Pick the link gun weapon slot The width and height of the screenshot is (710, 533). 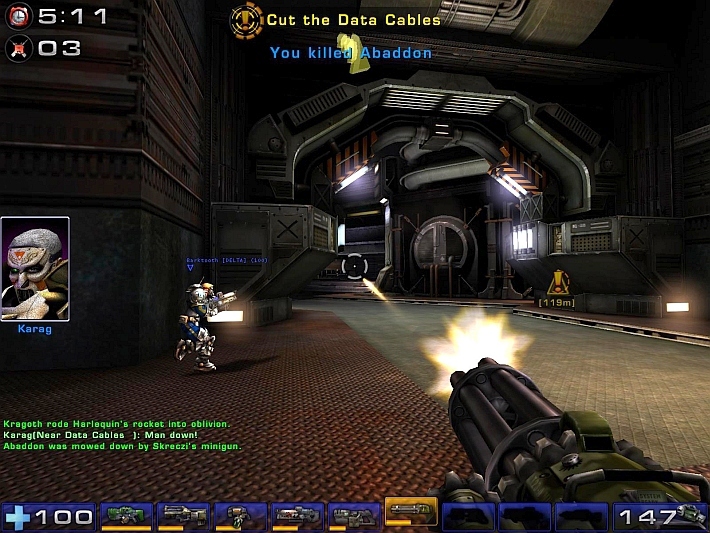(354, 515)
